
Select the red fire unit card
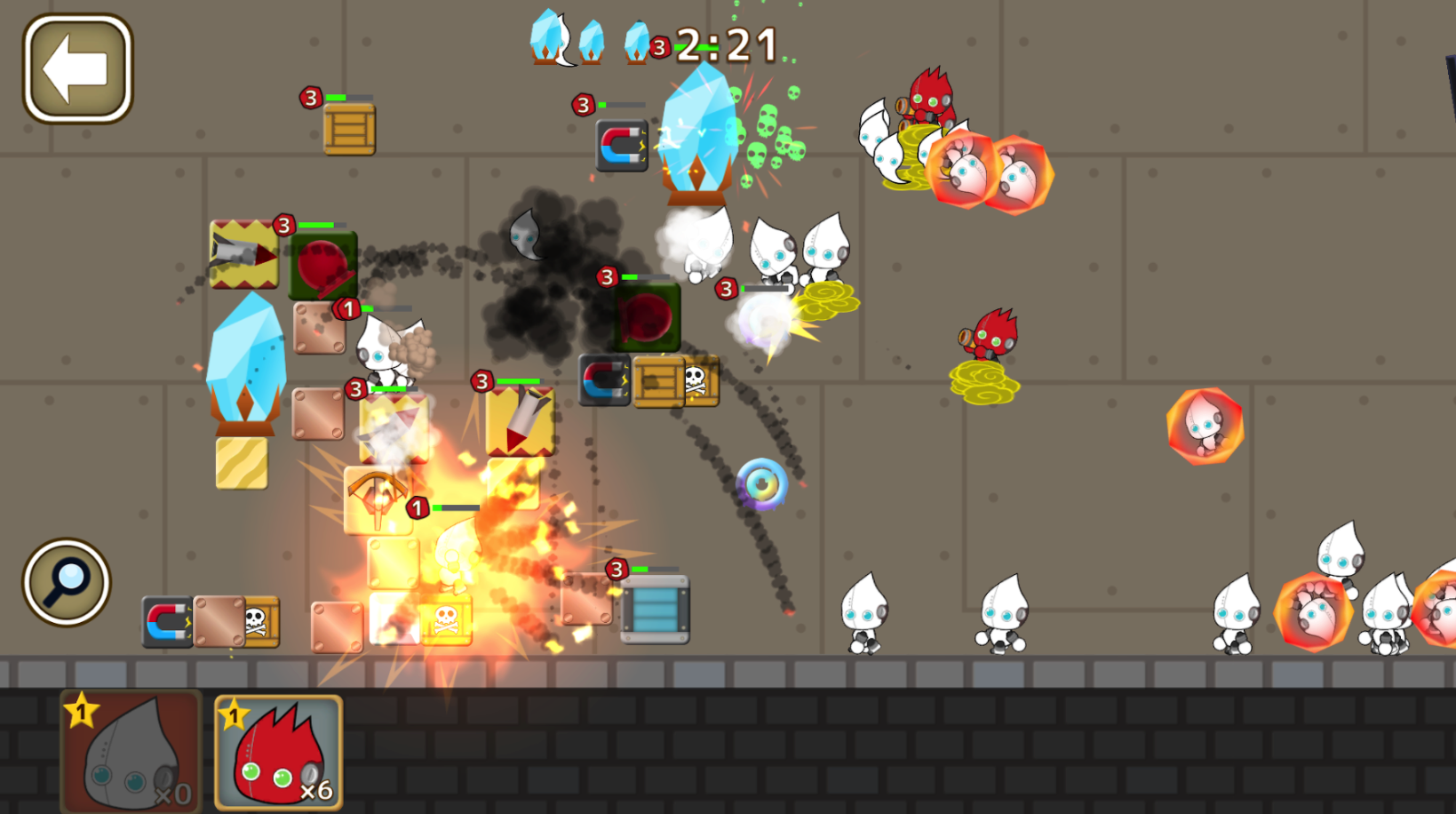coord(275,751)
